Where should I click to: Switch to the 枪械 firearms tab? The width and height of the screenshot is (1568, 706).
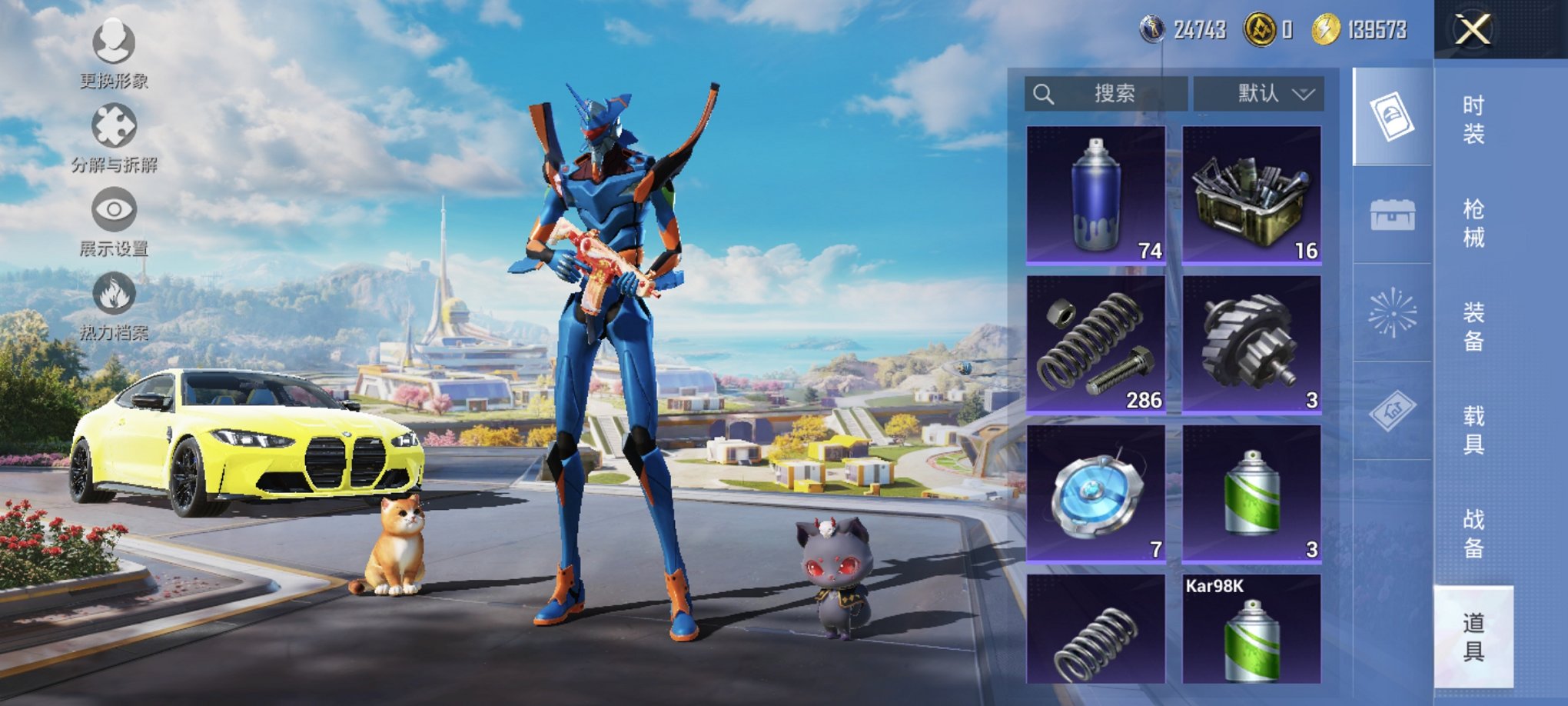coord(1473,223)
